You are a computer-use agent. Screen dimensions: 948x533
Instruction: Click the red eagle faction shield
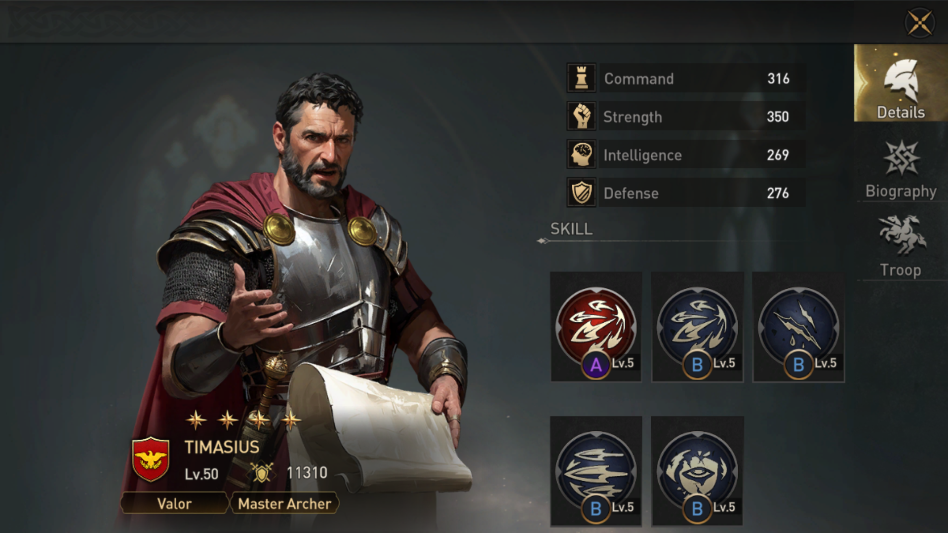click(x=151, y=459)
